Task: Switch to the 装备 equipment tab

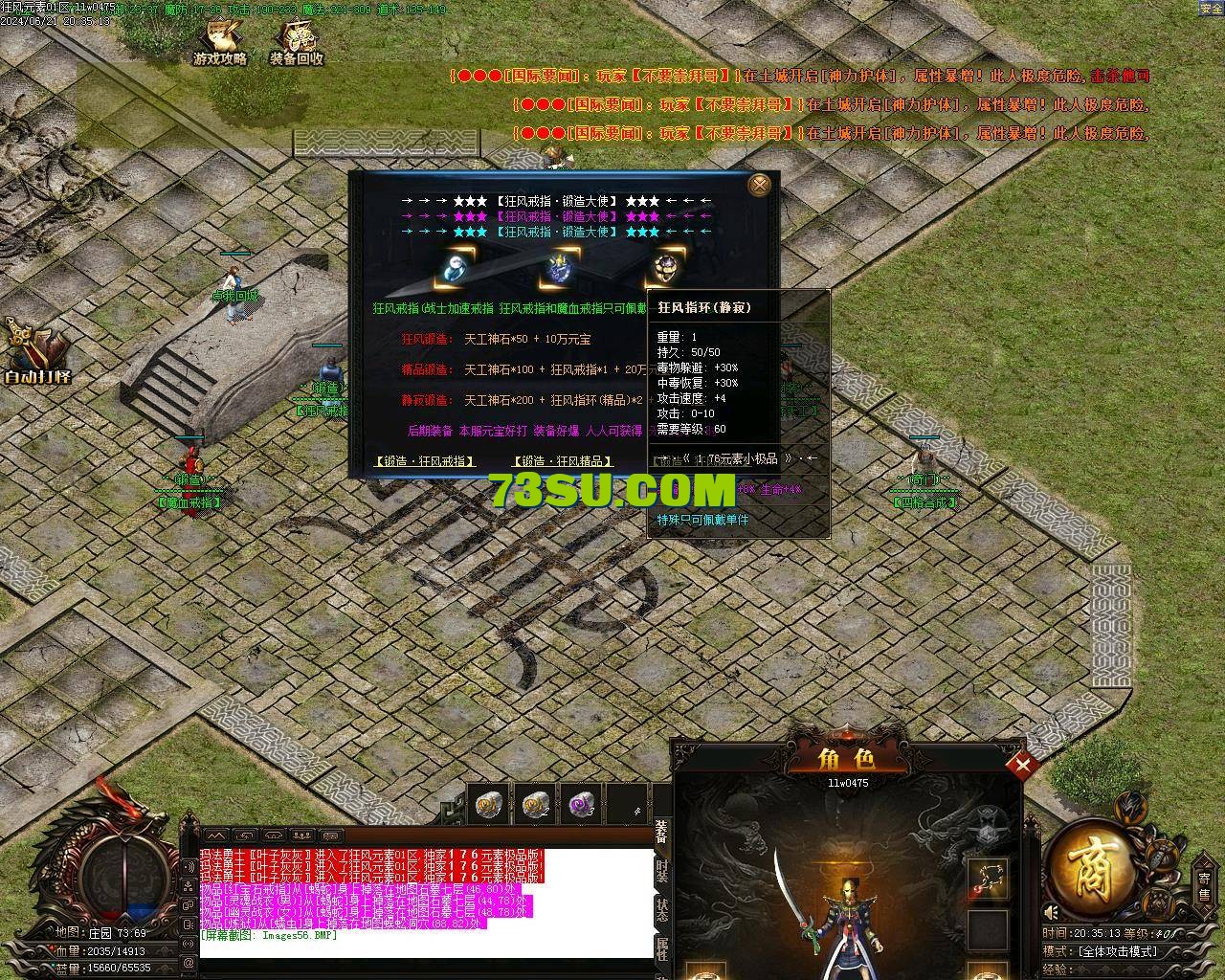Action: pyautogui.click(x=662, y=831)
